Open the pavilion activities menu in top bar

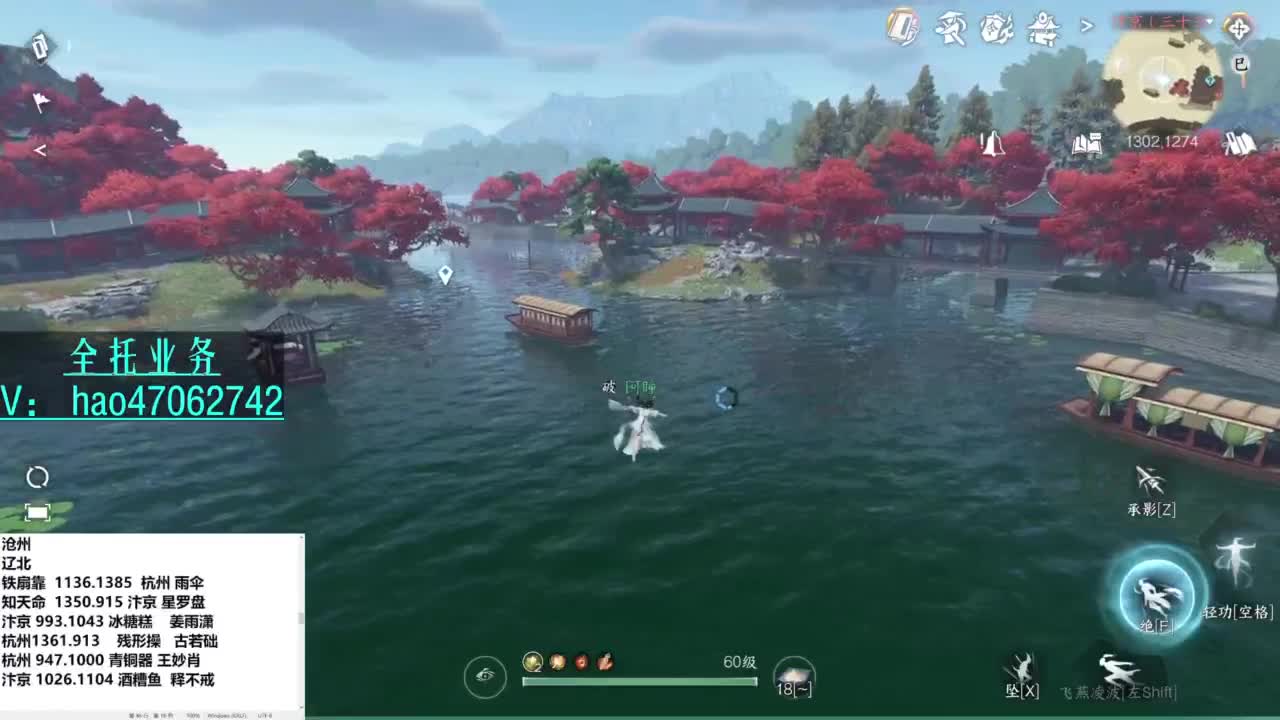[1043, 28]
